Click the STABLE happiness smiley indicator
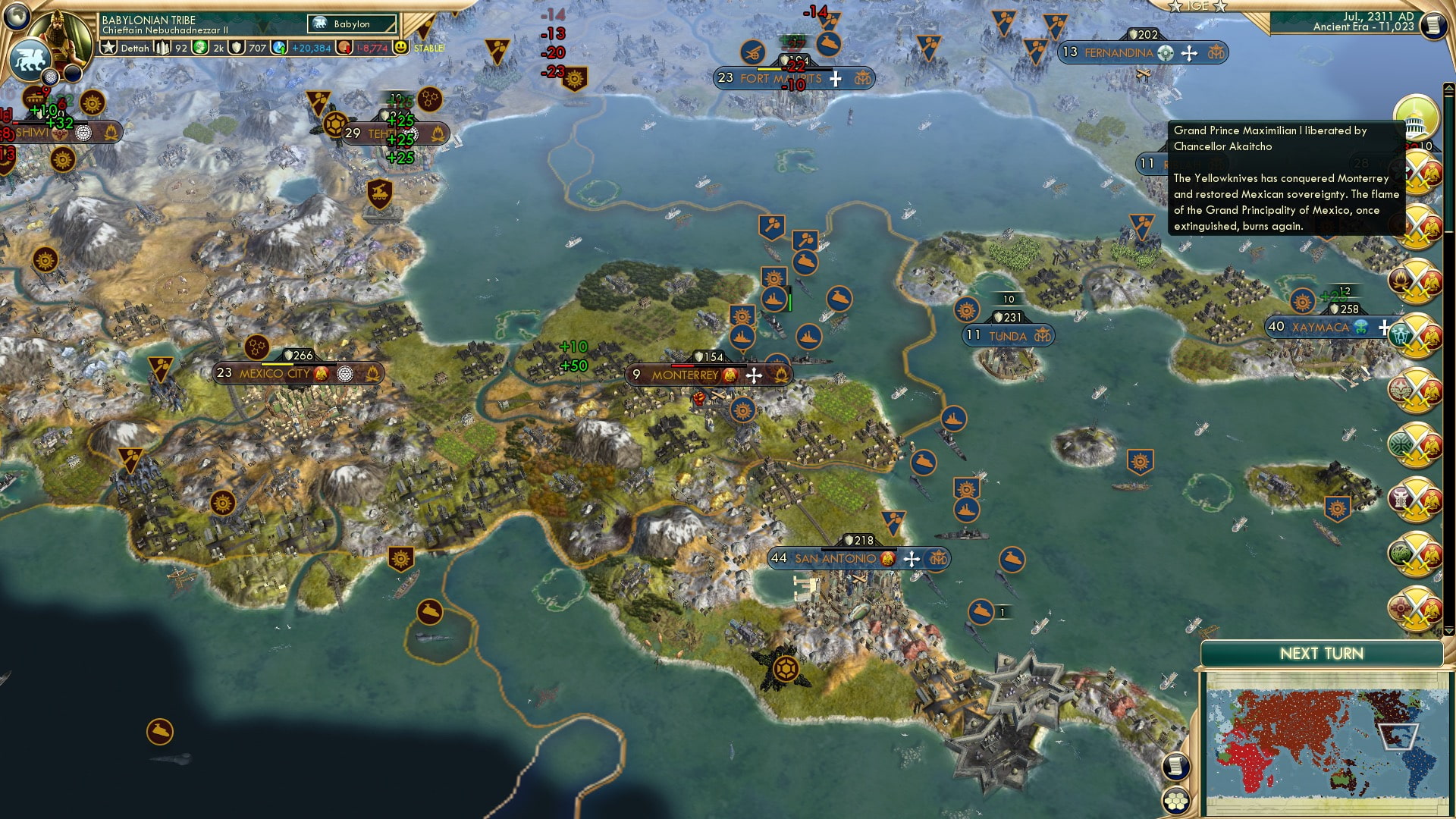This screenshot has height=819, width=1456. click(x=400, y=49)
